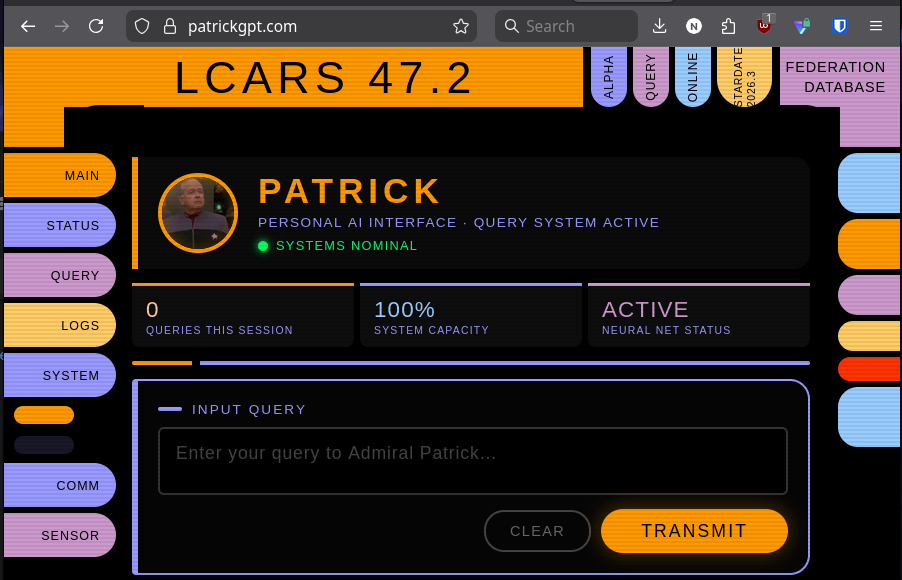Open the SYSTEM sidebar entry
The height and width of the screenshot is (580, 902).
point(60,375)
